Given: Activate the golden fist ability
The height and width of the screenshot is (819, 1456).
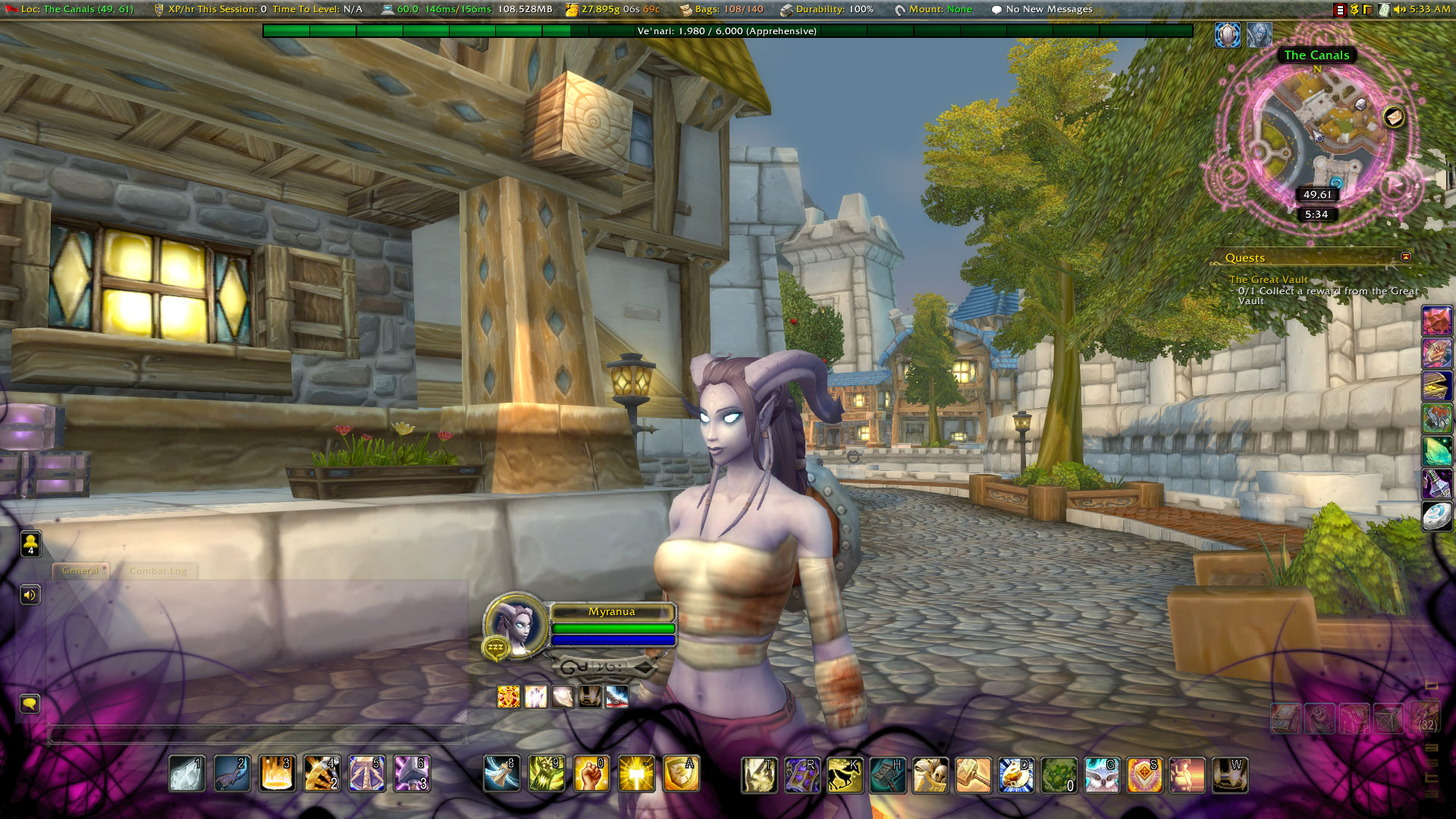Looking at the screenshot, I should point(591,774).
